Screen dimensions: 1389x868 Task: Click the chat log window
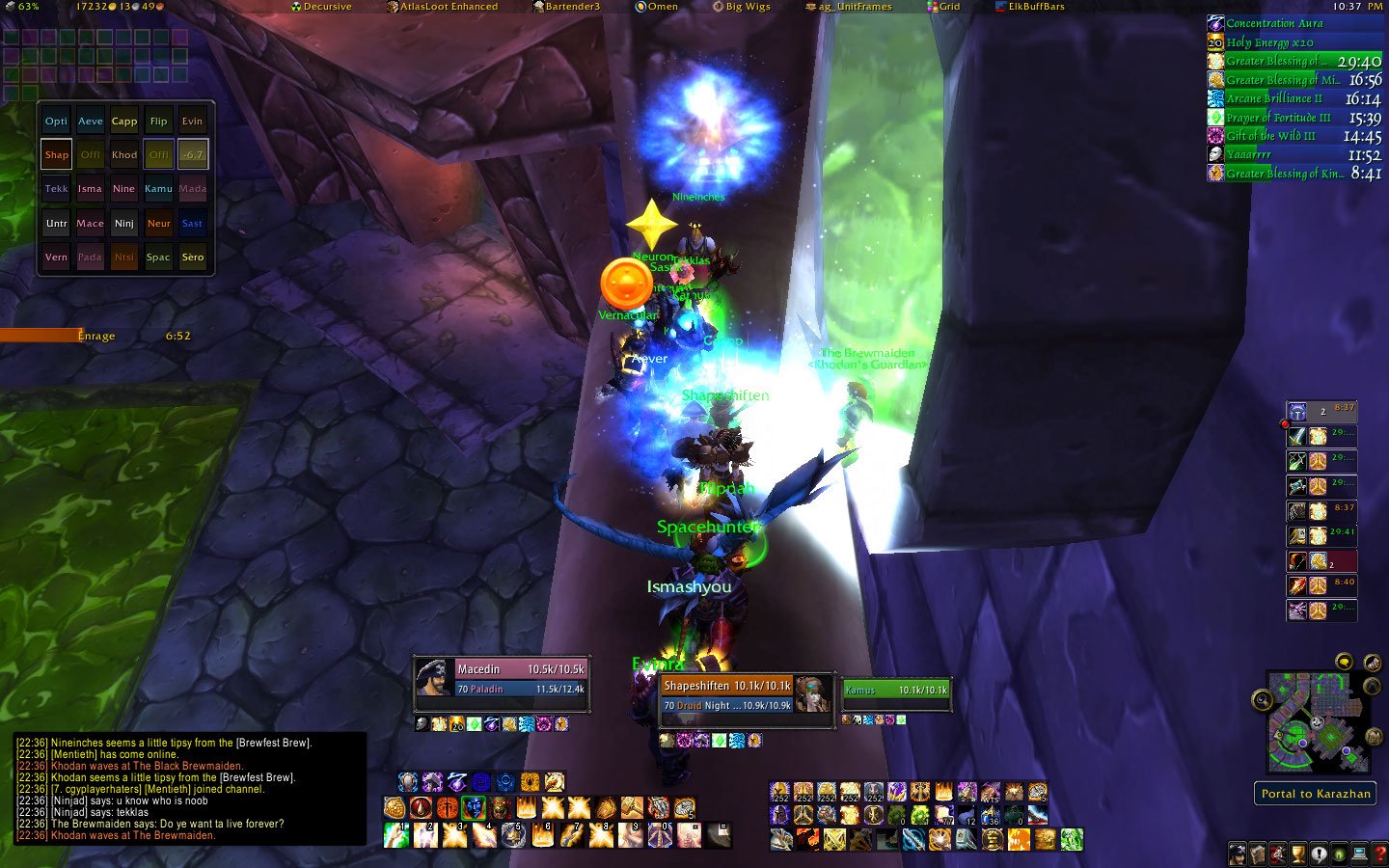coord(190,788)
